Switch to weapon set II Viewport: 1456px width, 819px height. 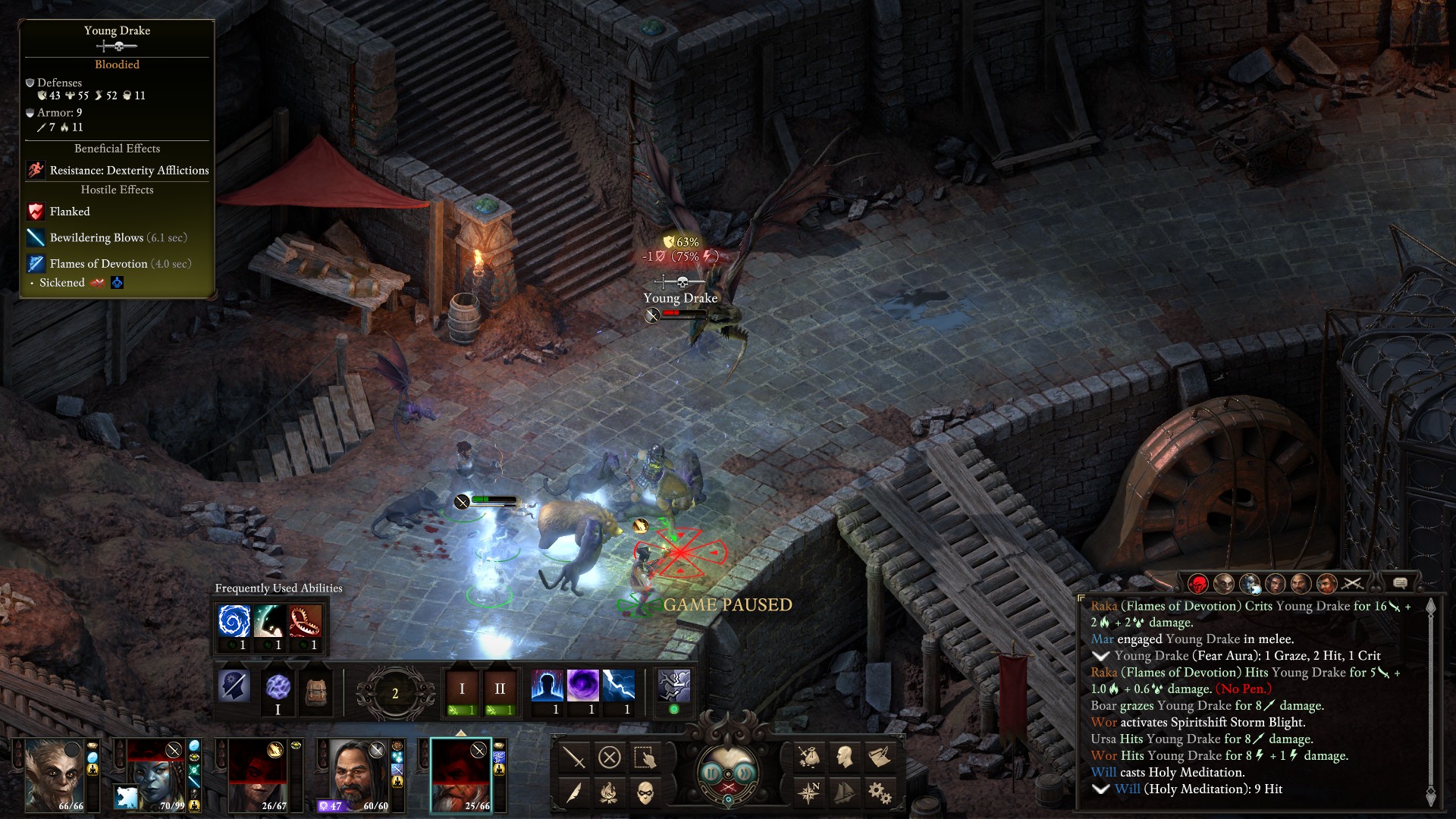[x=500, y=689]
